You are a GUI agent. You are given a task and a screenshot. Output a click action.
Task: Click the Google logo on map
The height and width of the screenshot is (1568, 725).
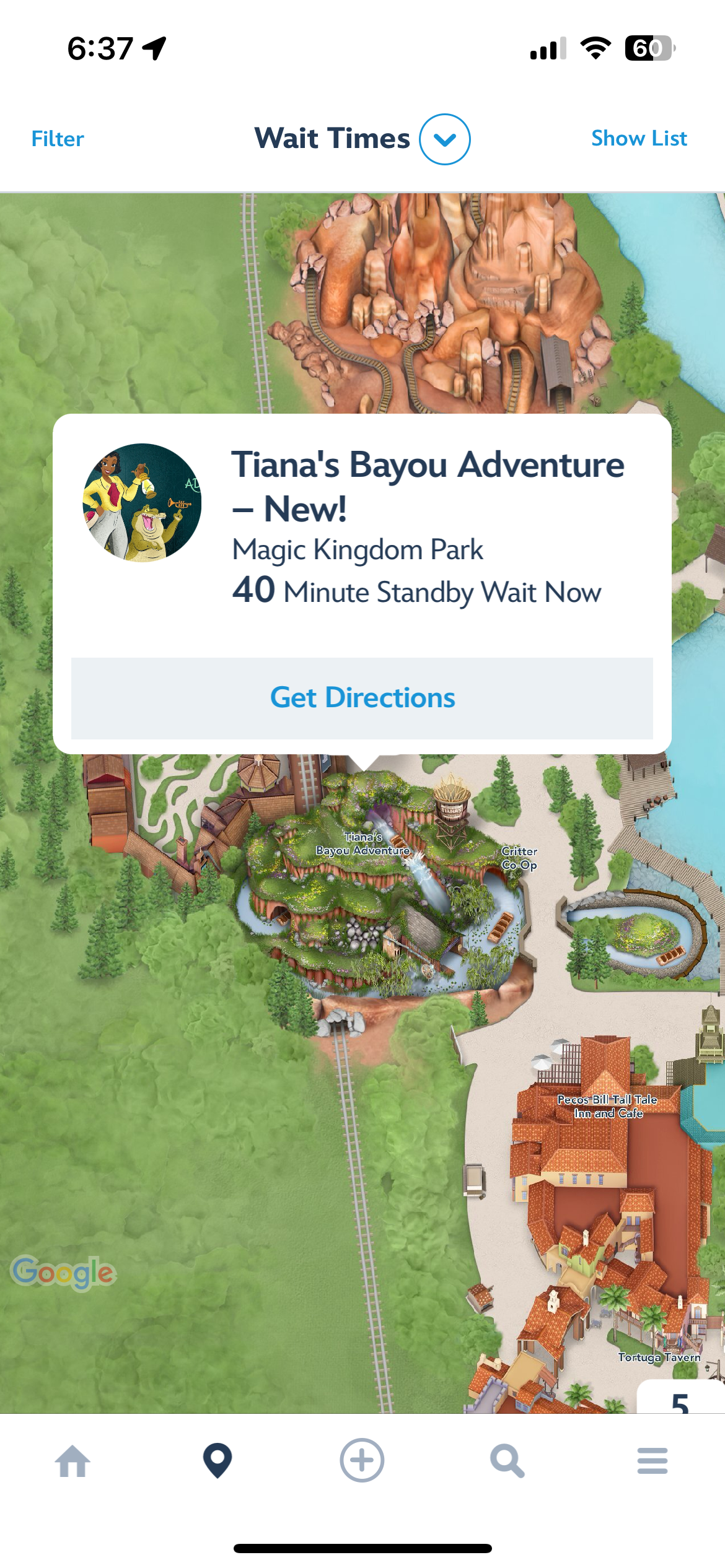click(x=63, y=1273)
